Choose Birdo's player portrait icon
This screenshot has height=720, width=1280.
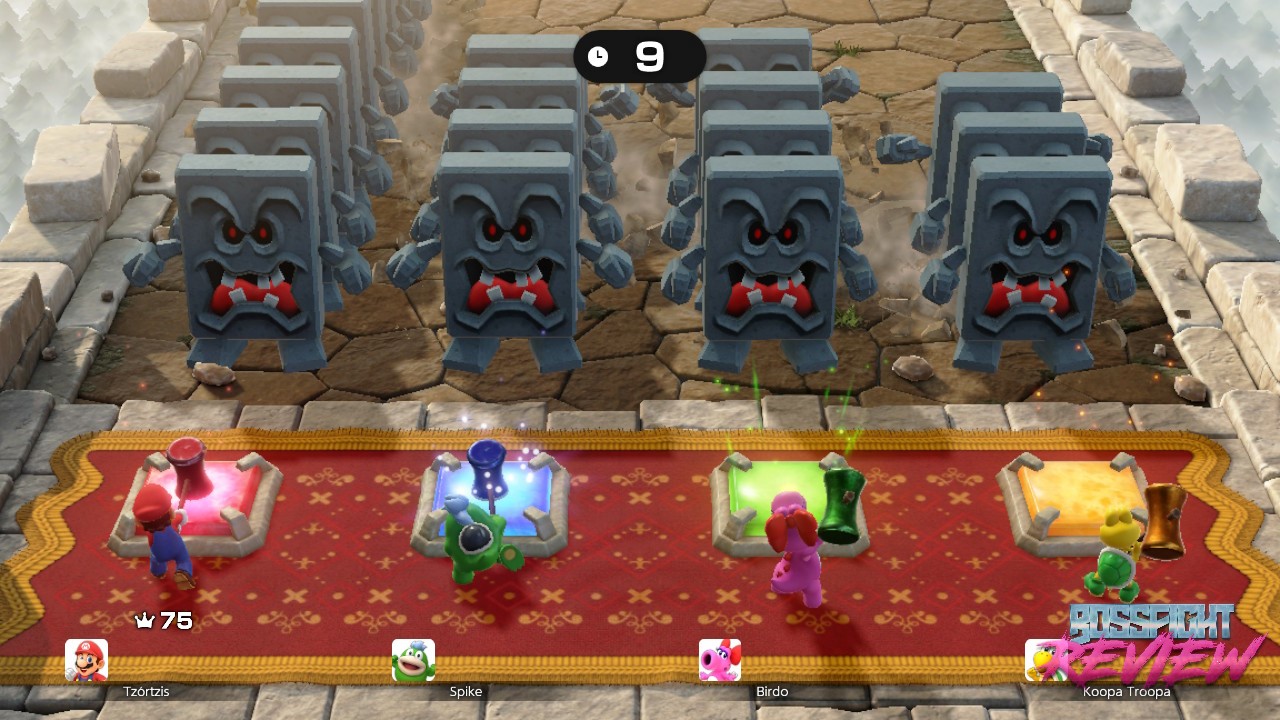[x=720, y=660]
